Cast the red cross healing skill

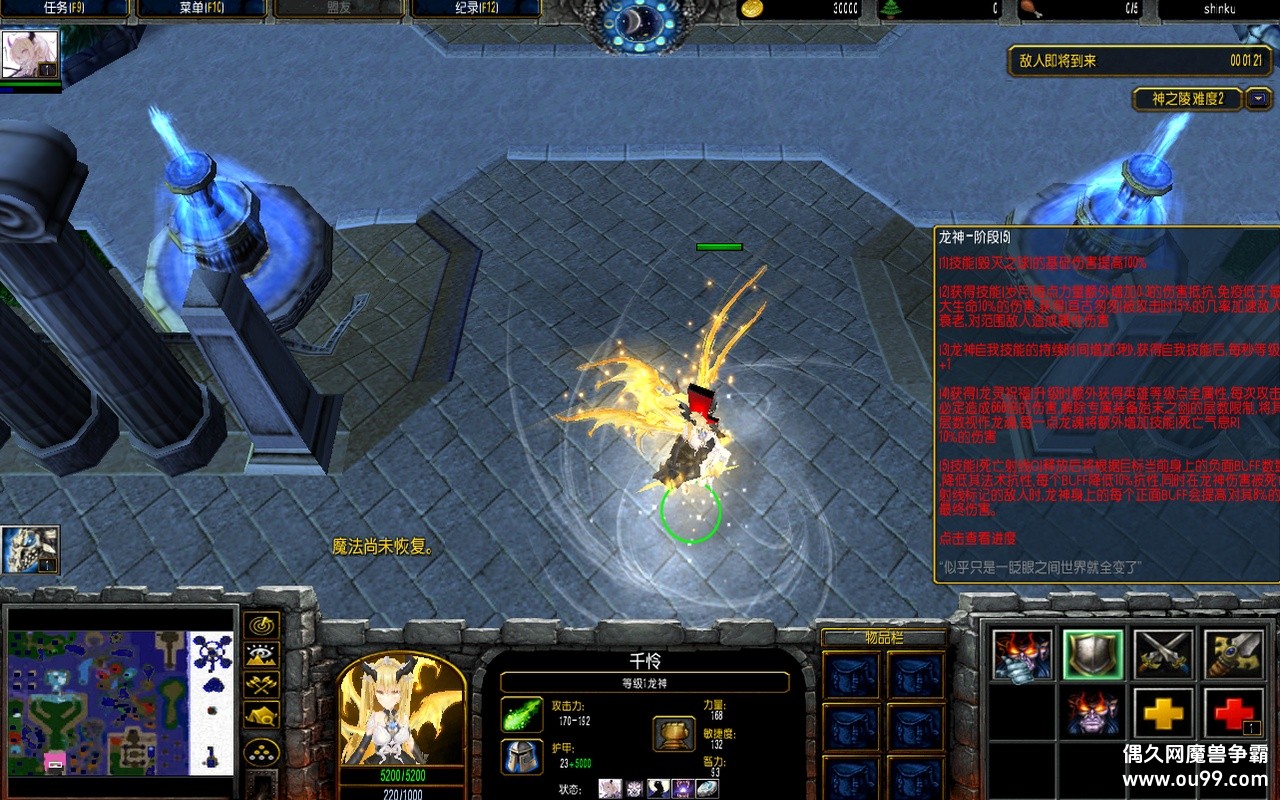pos(1236,713)
